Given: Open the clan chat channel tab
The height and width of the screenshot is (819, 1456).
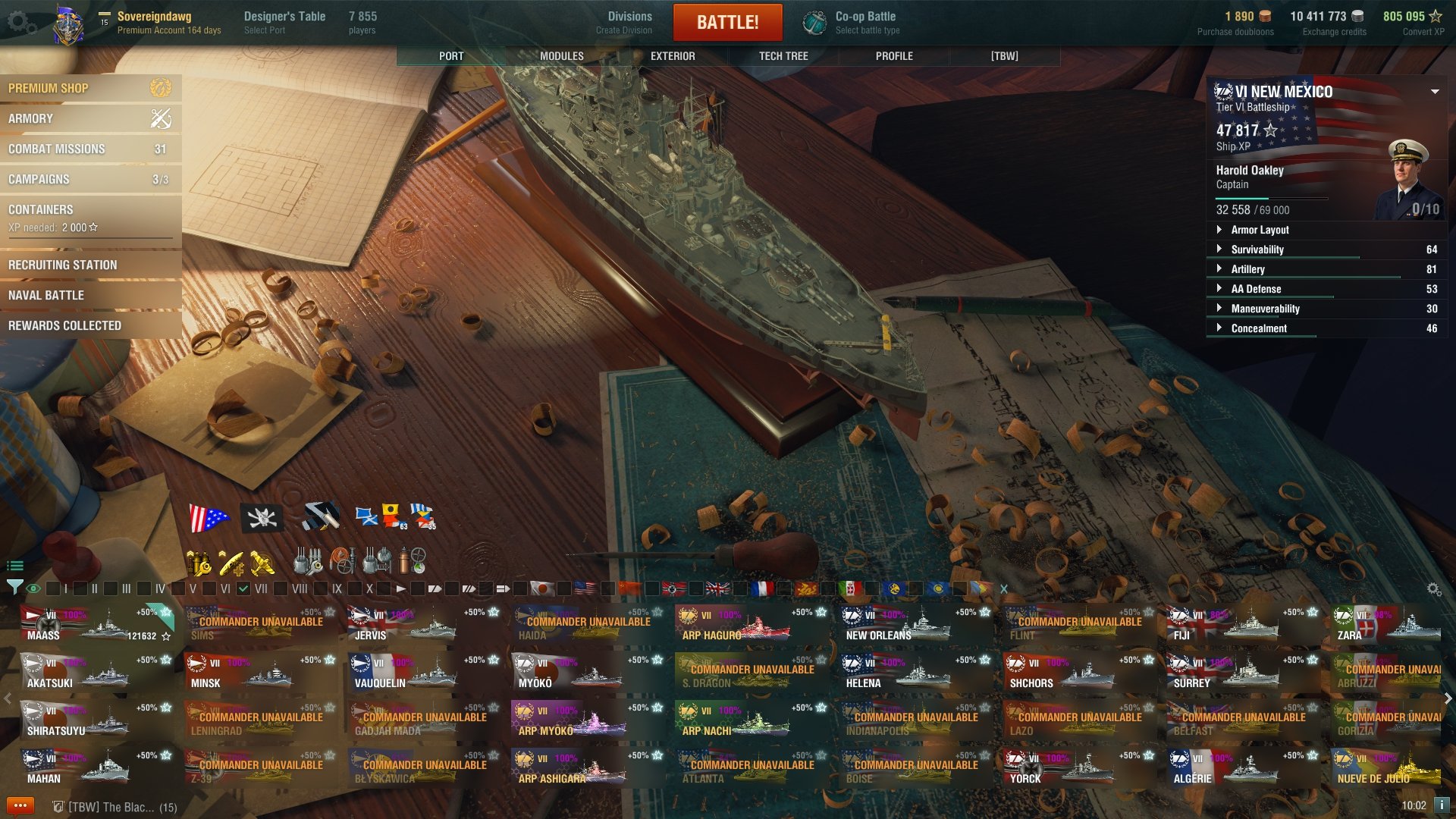Looking at the screenshot, I should click(x=115, y=807).
